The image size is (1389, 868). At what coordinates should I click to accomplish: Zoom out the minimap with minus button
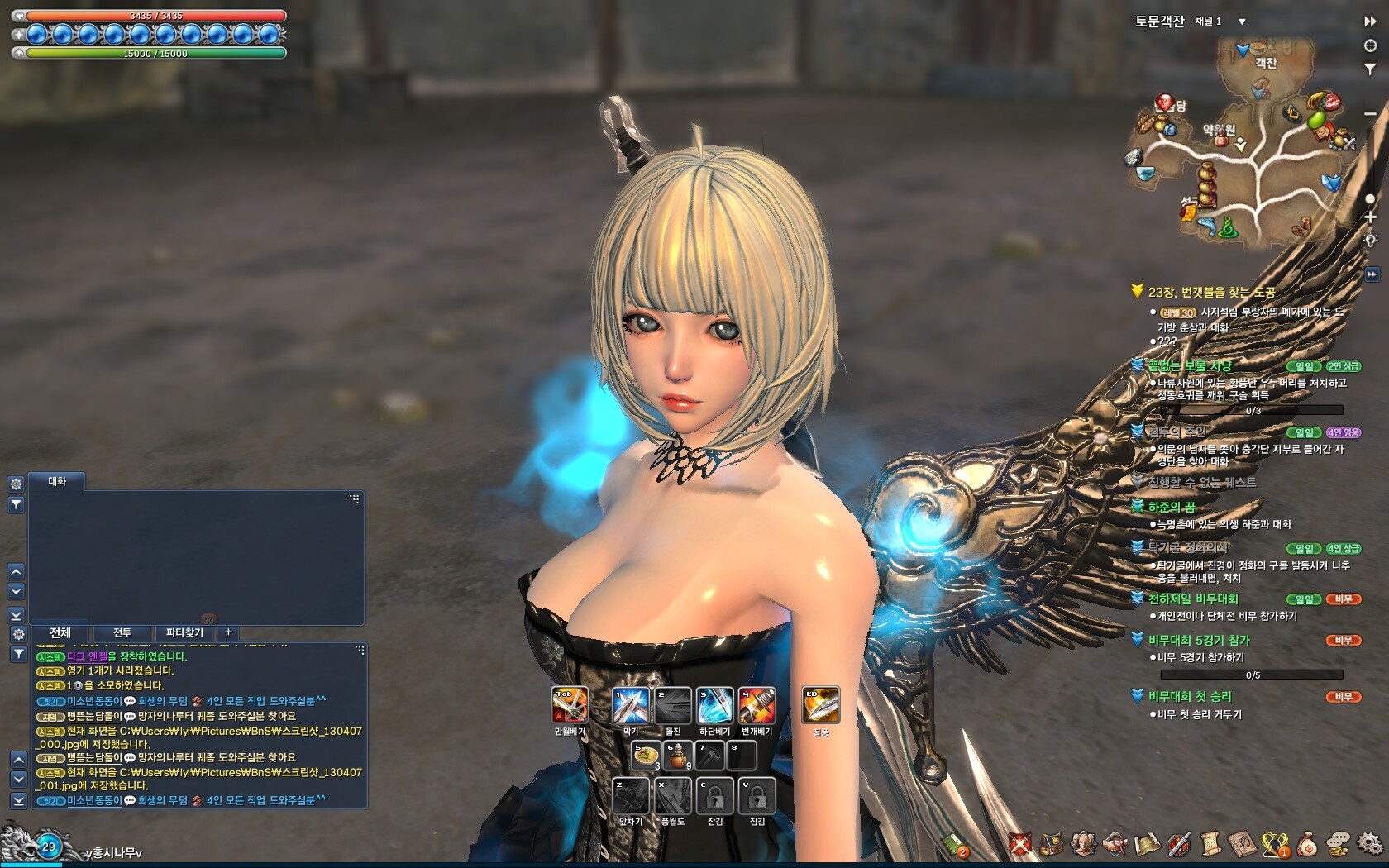point(1370,113)
